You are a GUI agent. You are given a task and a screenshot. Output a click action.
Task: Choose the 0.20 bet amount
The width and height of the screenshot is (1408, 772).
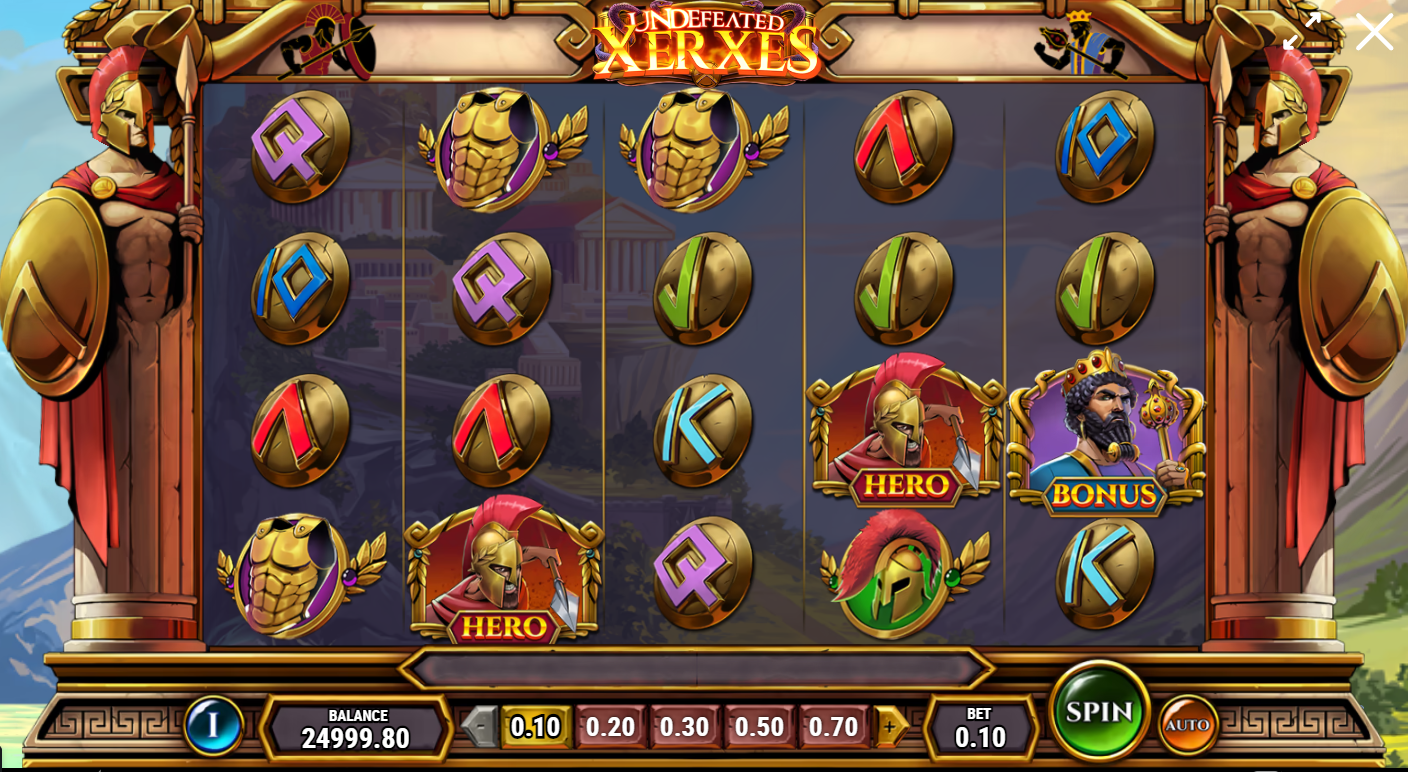[610, 727]
